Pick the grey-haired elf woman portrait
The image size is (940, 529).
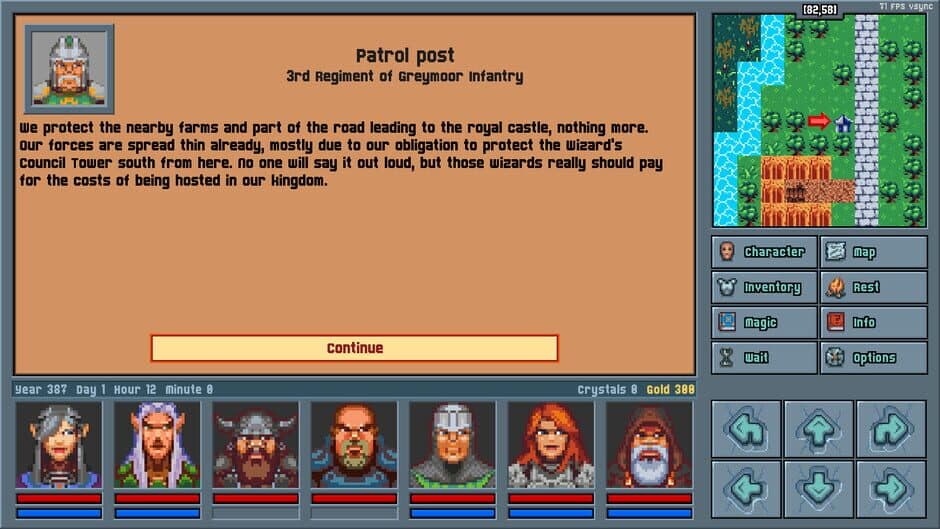59,445
